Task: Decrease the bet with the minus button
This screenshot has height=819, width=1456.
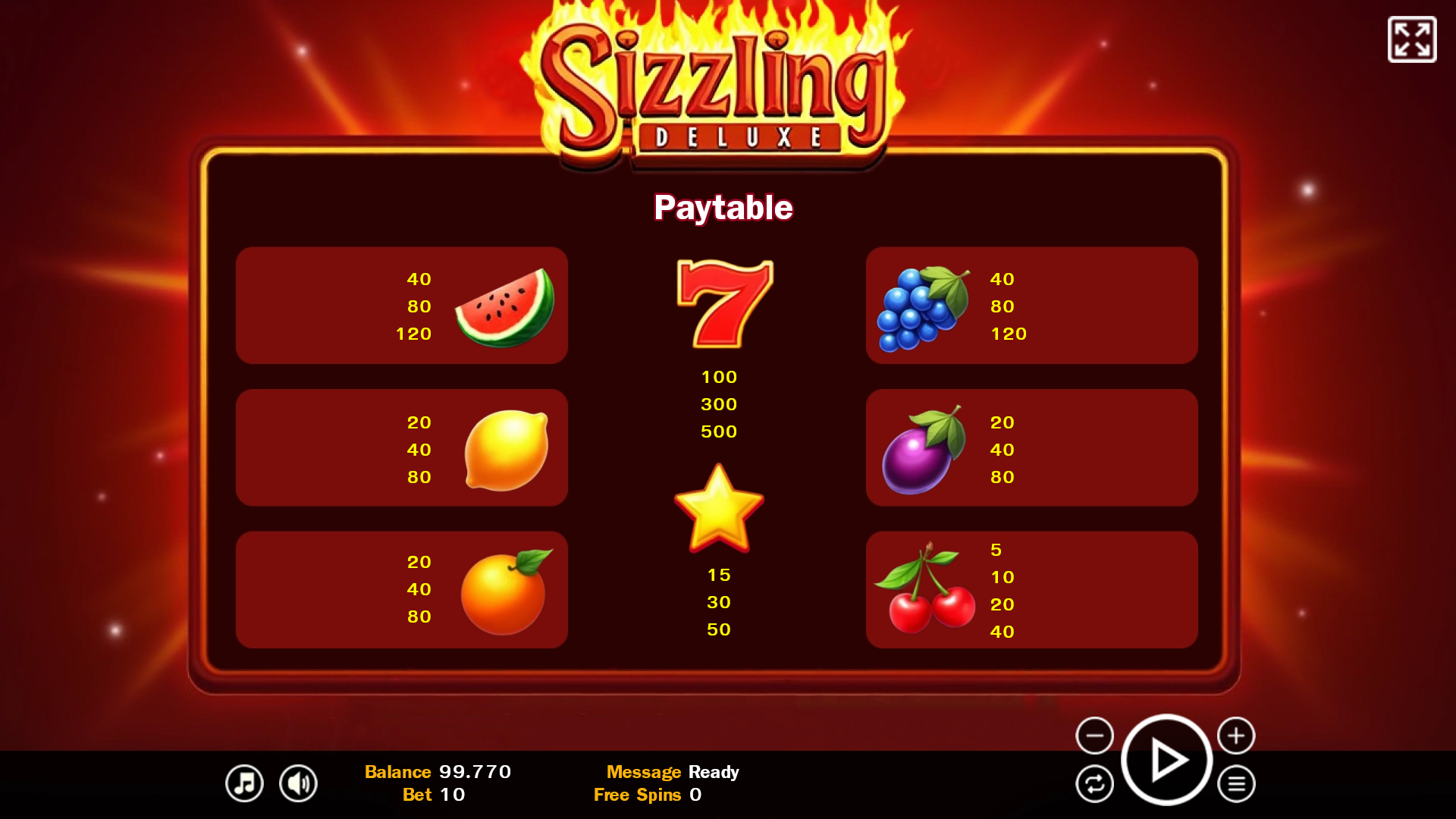Action: [1094, 735]
